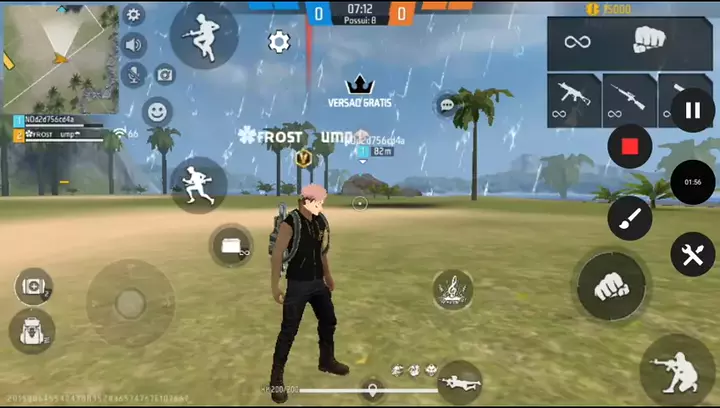Toggle the speaker sound icon
This screenshot has width=720, height=408.
click(133, 45)
